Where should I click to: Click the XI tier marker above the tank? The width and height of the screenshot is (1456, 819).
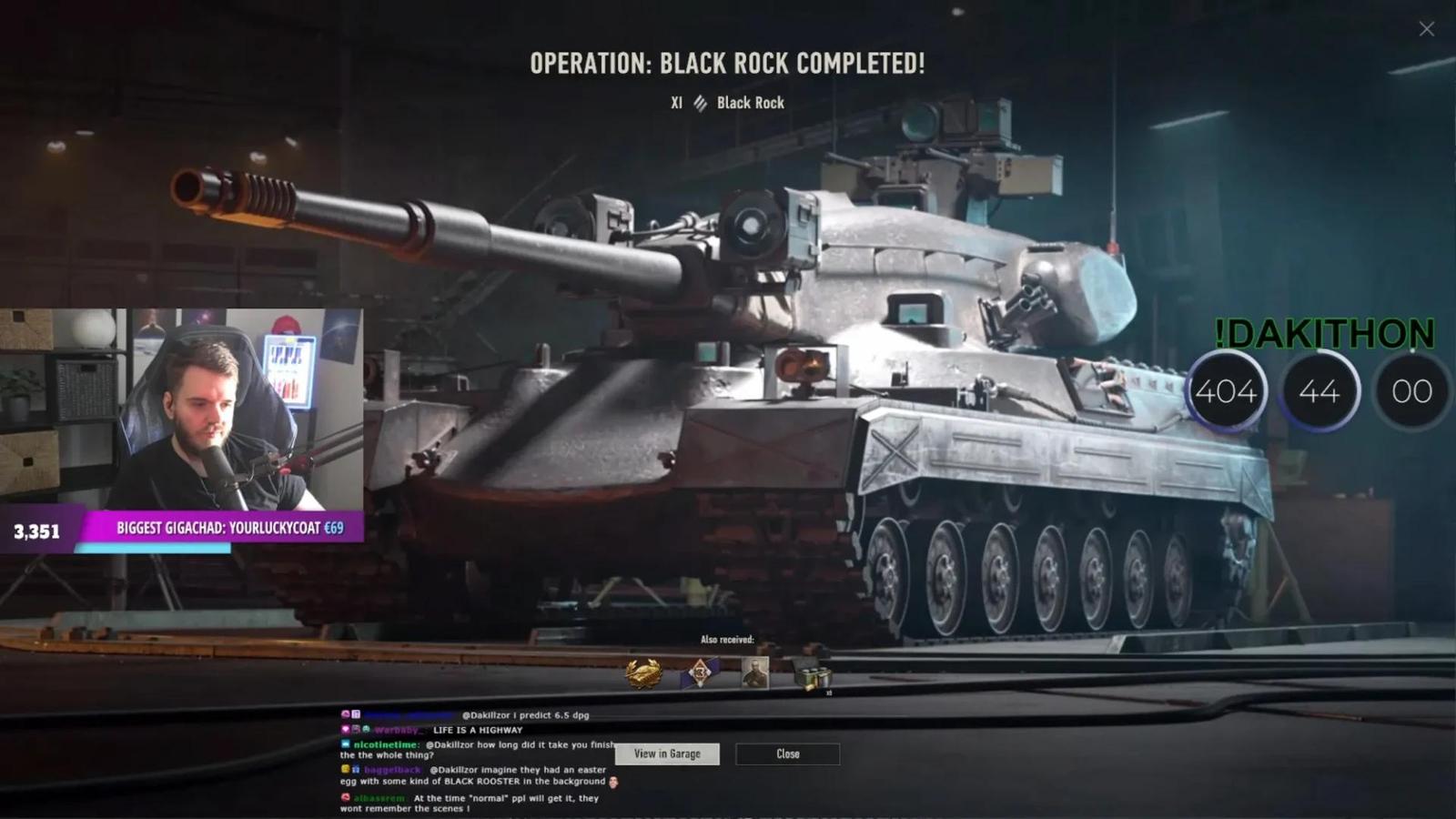coord(675,102)
